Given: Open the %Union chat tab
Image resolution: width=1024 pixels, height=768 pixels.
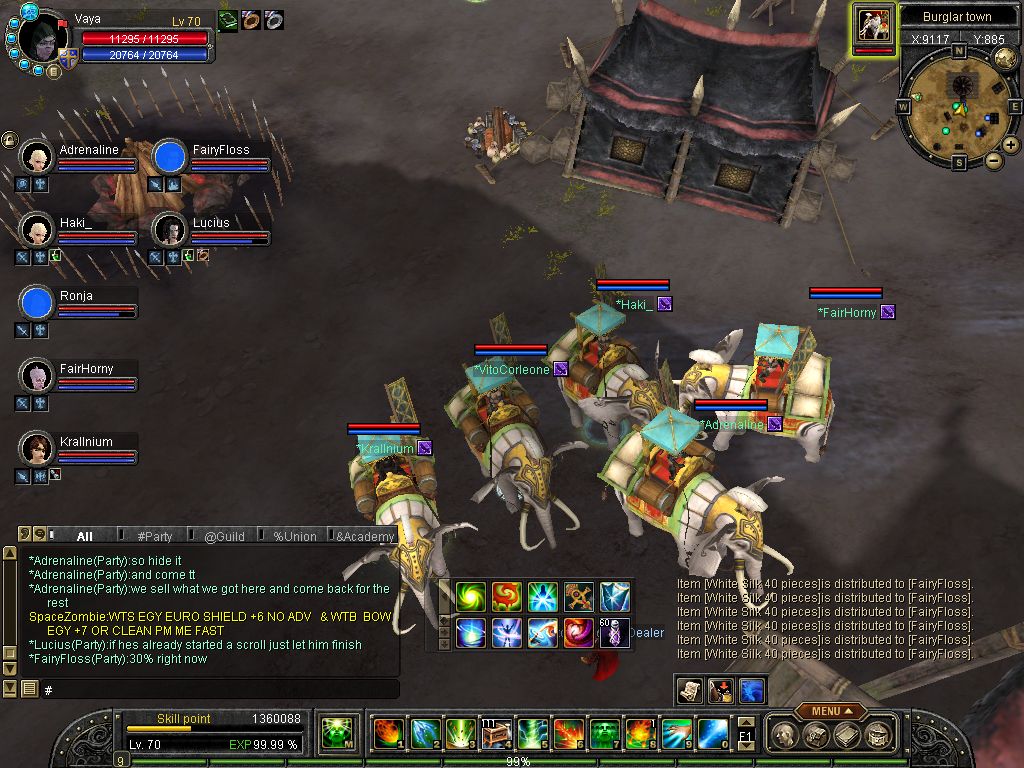Looking at the screenshot, I should tap(294, 536).
